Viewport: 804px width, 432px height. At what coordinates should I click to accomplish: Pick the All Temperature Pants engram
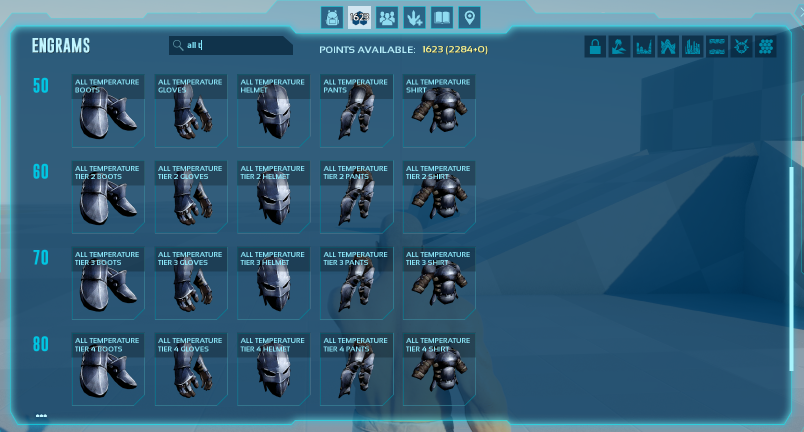[x=357, y=110]
